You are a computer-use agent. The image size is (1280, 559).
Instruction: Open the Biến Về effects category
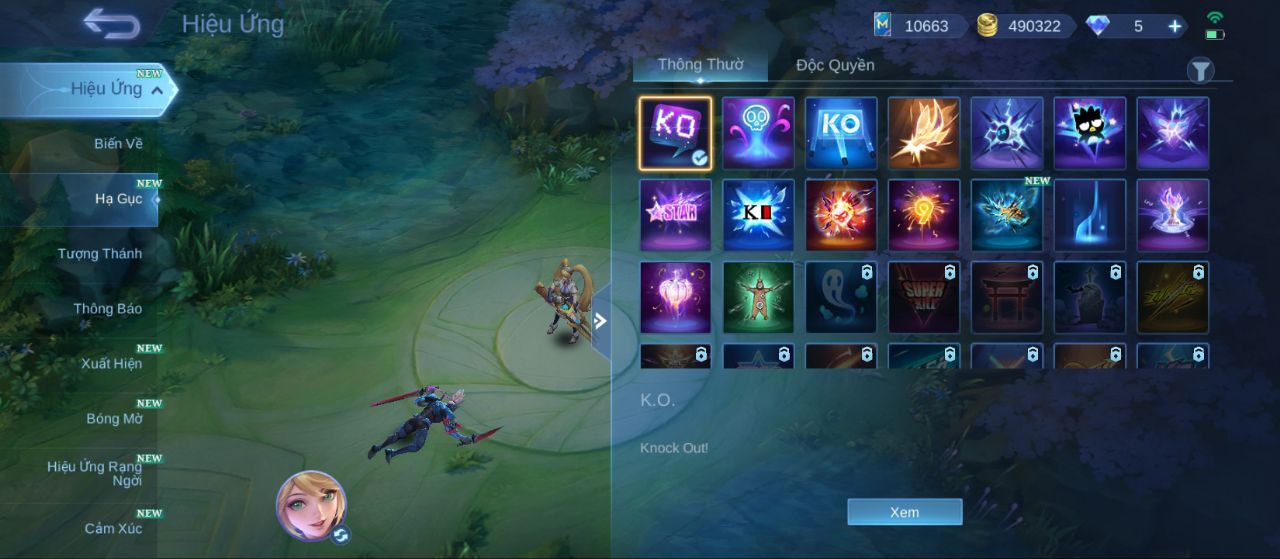click(118, 144)
